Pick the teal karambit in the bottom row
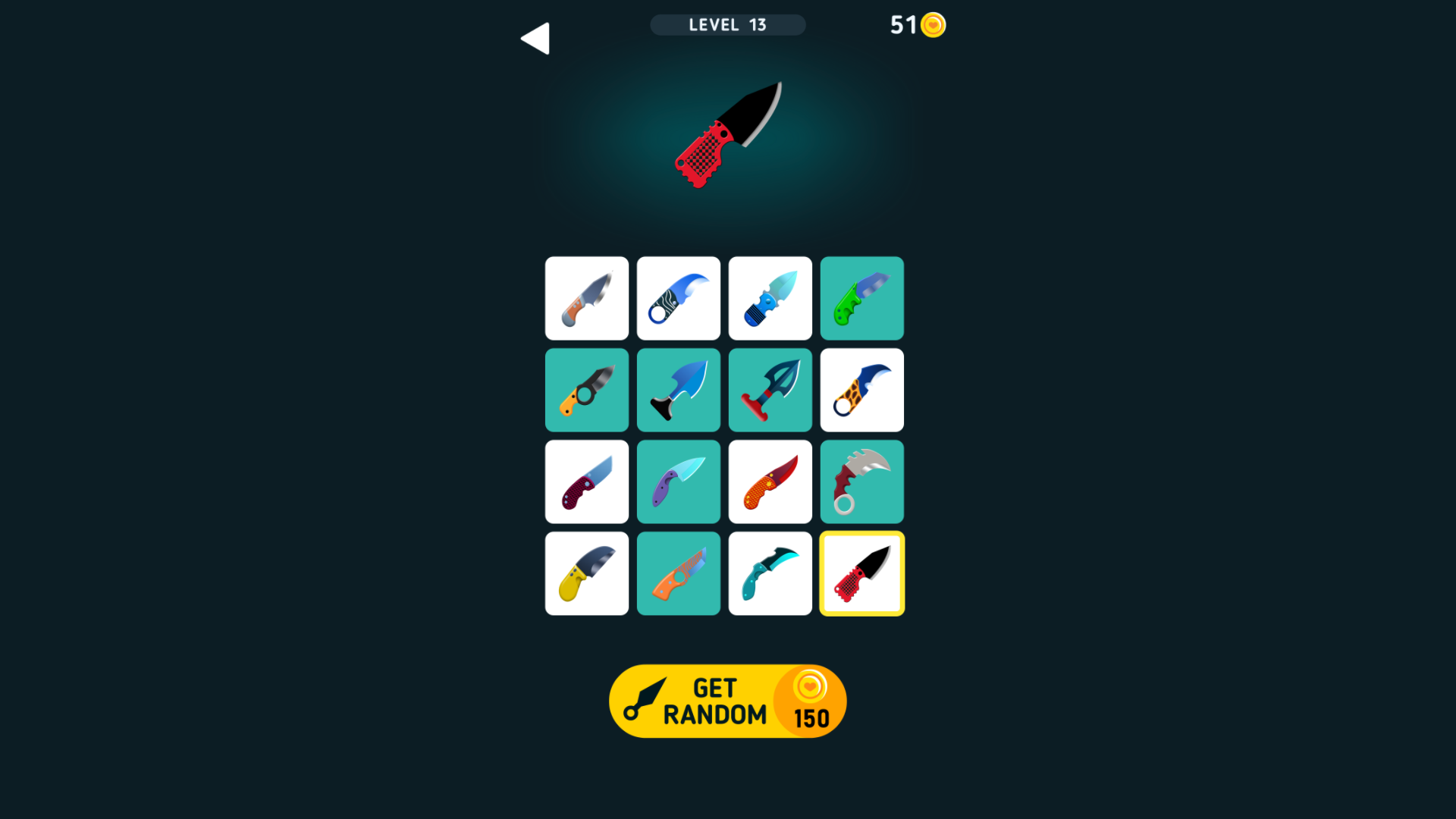 pos(770,573)
